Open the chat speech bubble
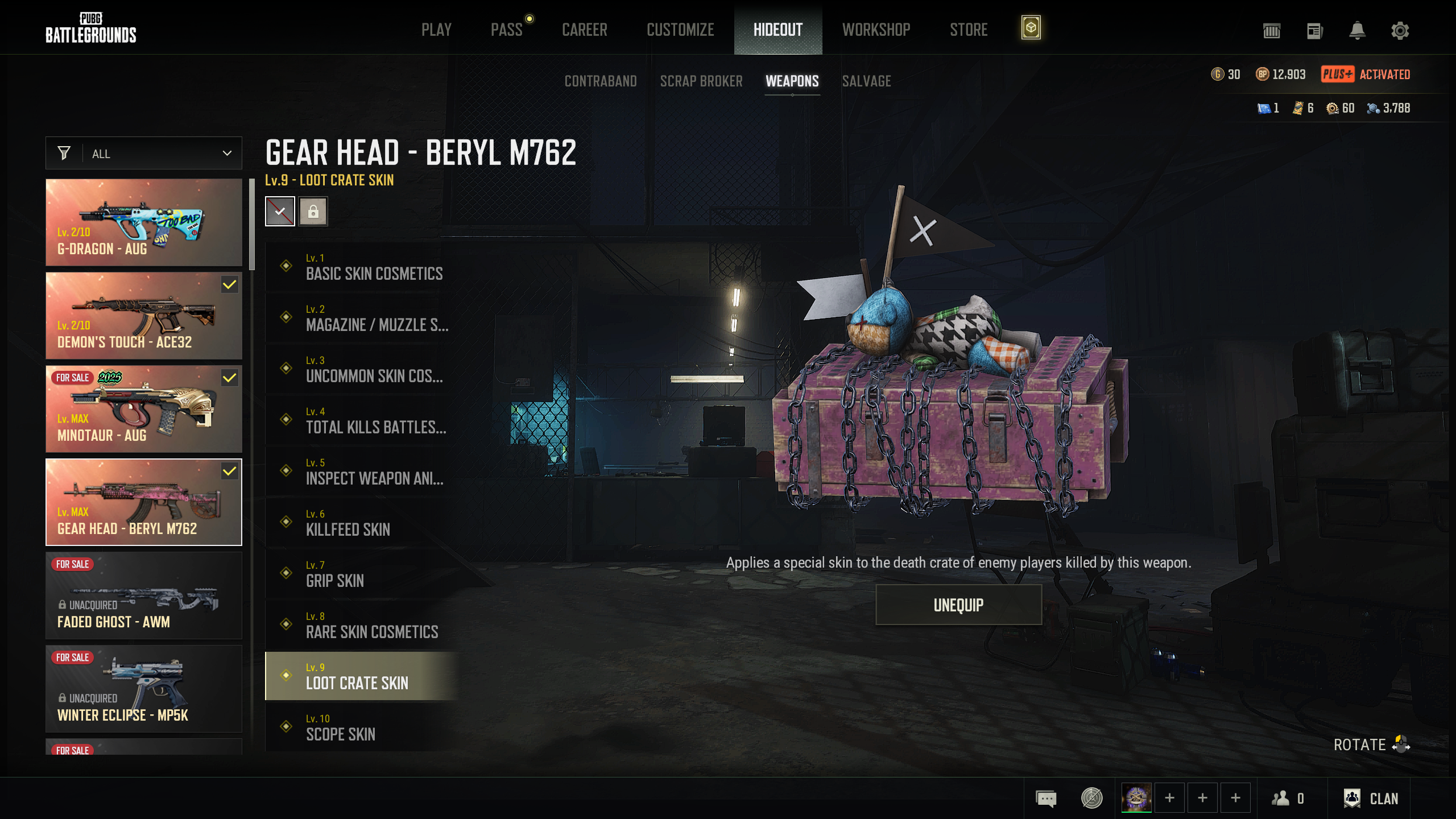Screen dimensions: 1456x819 (1046, 799)
